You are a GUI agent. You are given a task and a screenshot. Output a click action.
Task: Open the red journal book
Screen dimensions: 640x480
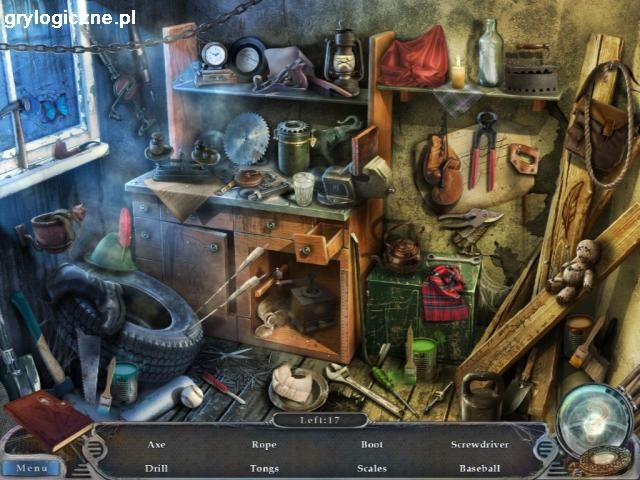(x=47, y=418)
